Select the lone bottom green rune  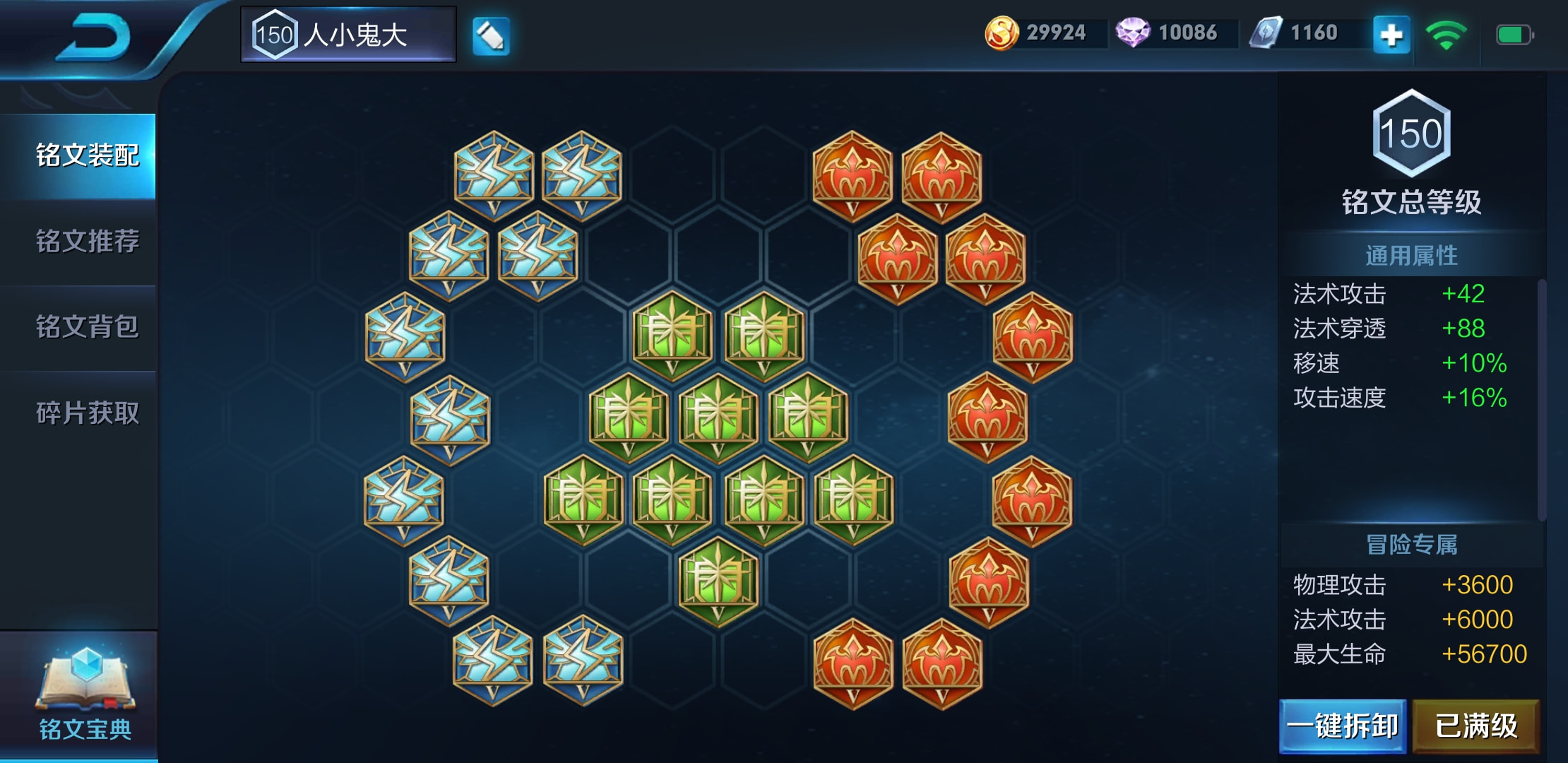point(718,581)
